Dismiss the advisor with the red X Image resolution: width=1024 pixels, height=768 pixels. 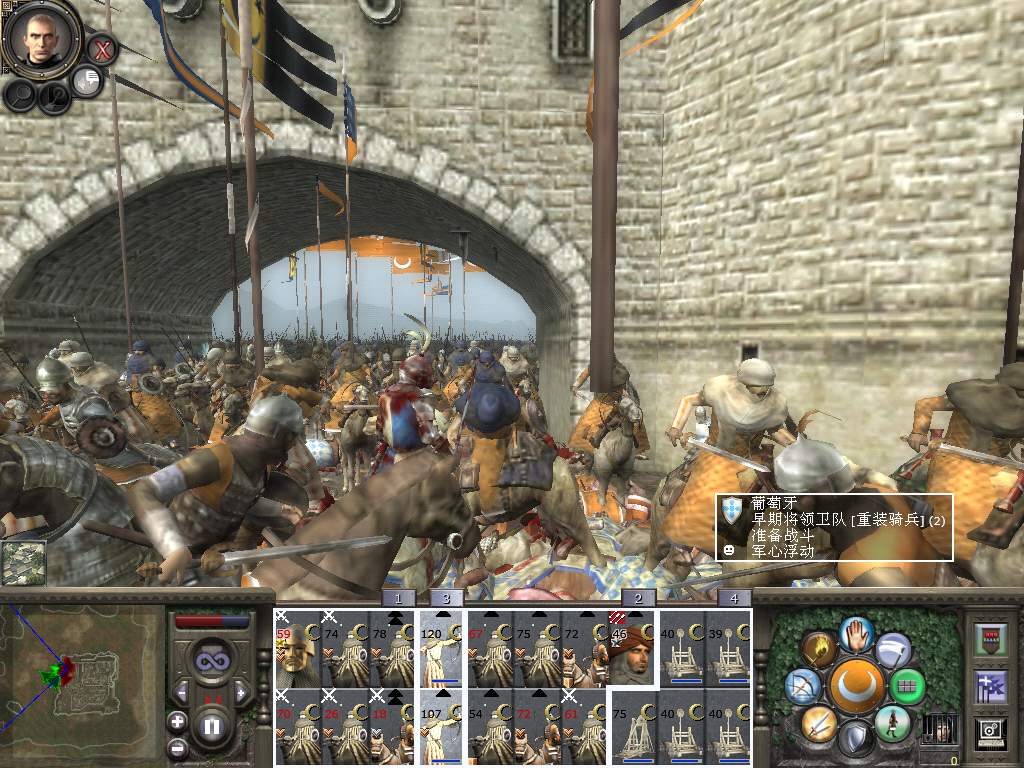(x=102, y=48)
